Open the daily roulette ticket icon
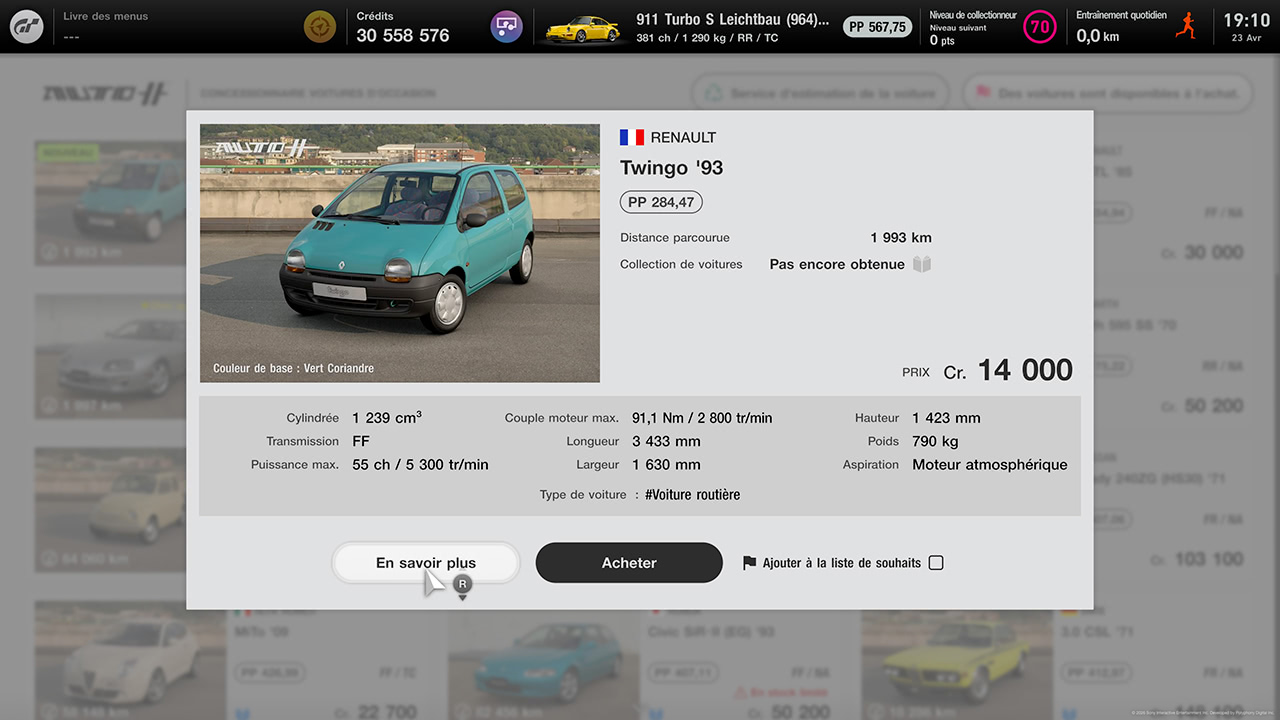Screen dimensions: 1280x720 pos(319,26)
